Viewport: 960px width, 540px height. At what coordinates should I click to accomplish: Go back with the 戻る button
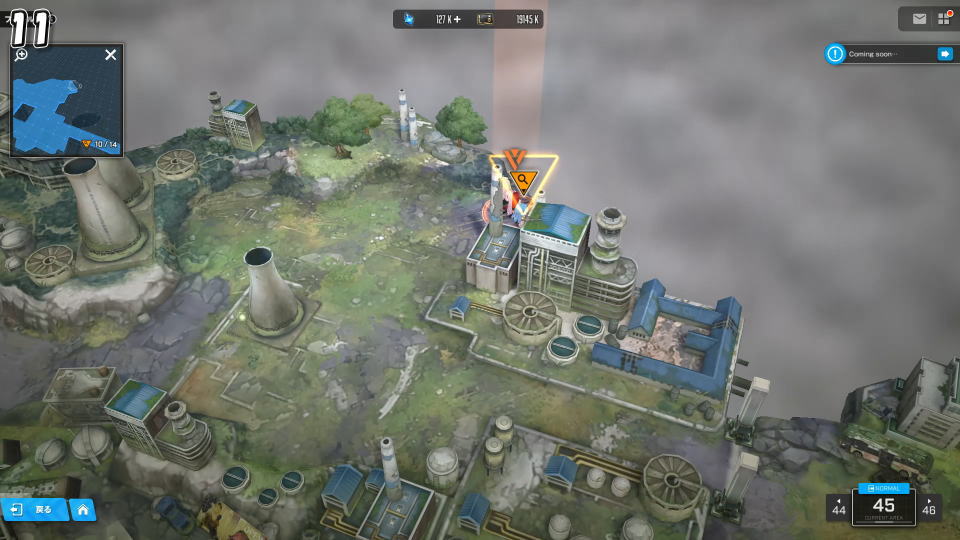(x=35, y=510)
